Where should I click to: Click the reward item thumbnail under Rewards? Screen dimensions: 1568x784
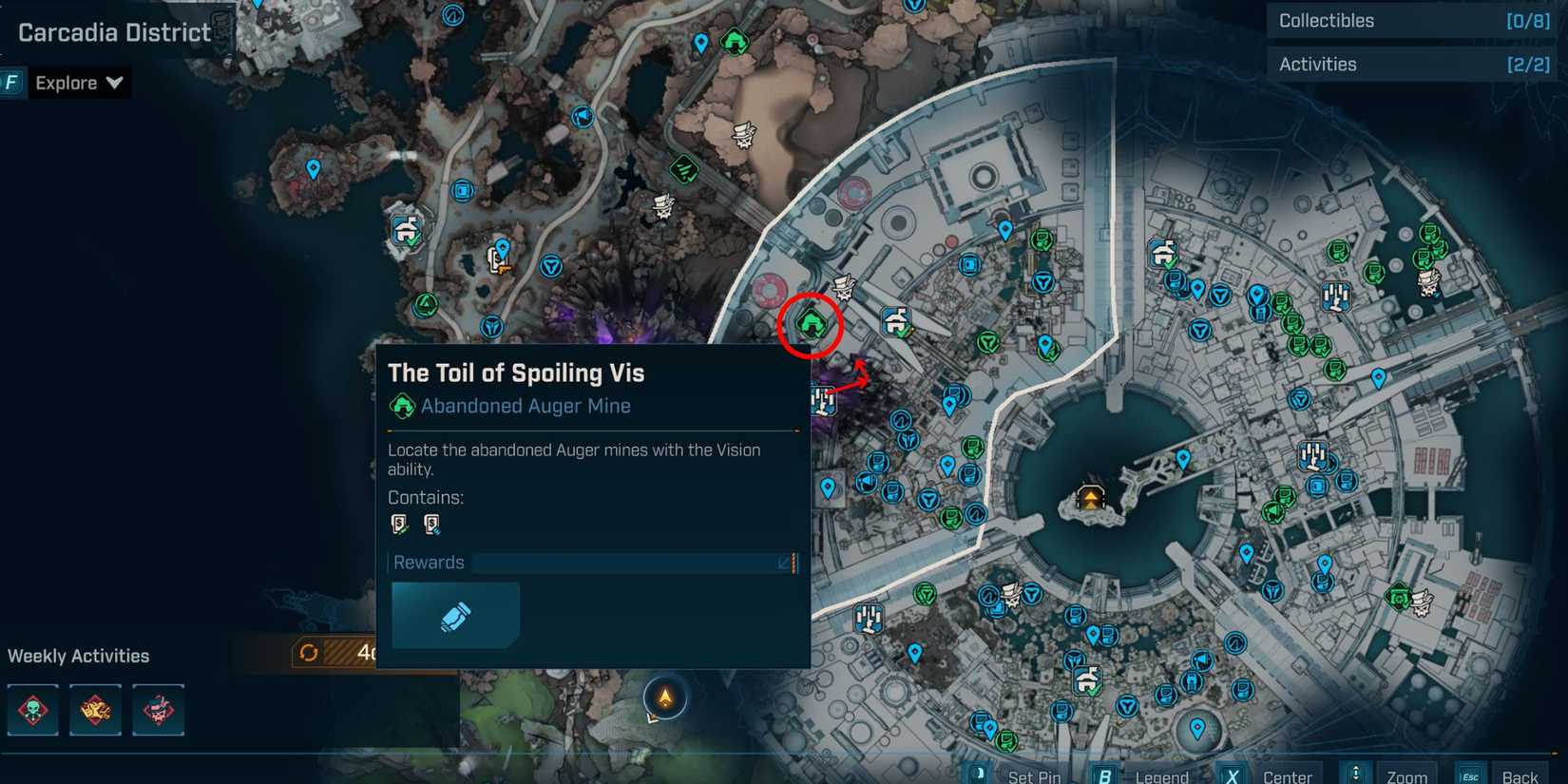click(455, 614)
